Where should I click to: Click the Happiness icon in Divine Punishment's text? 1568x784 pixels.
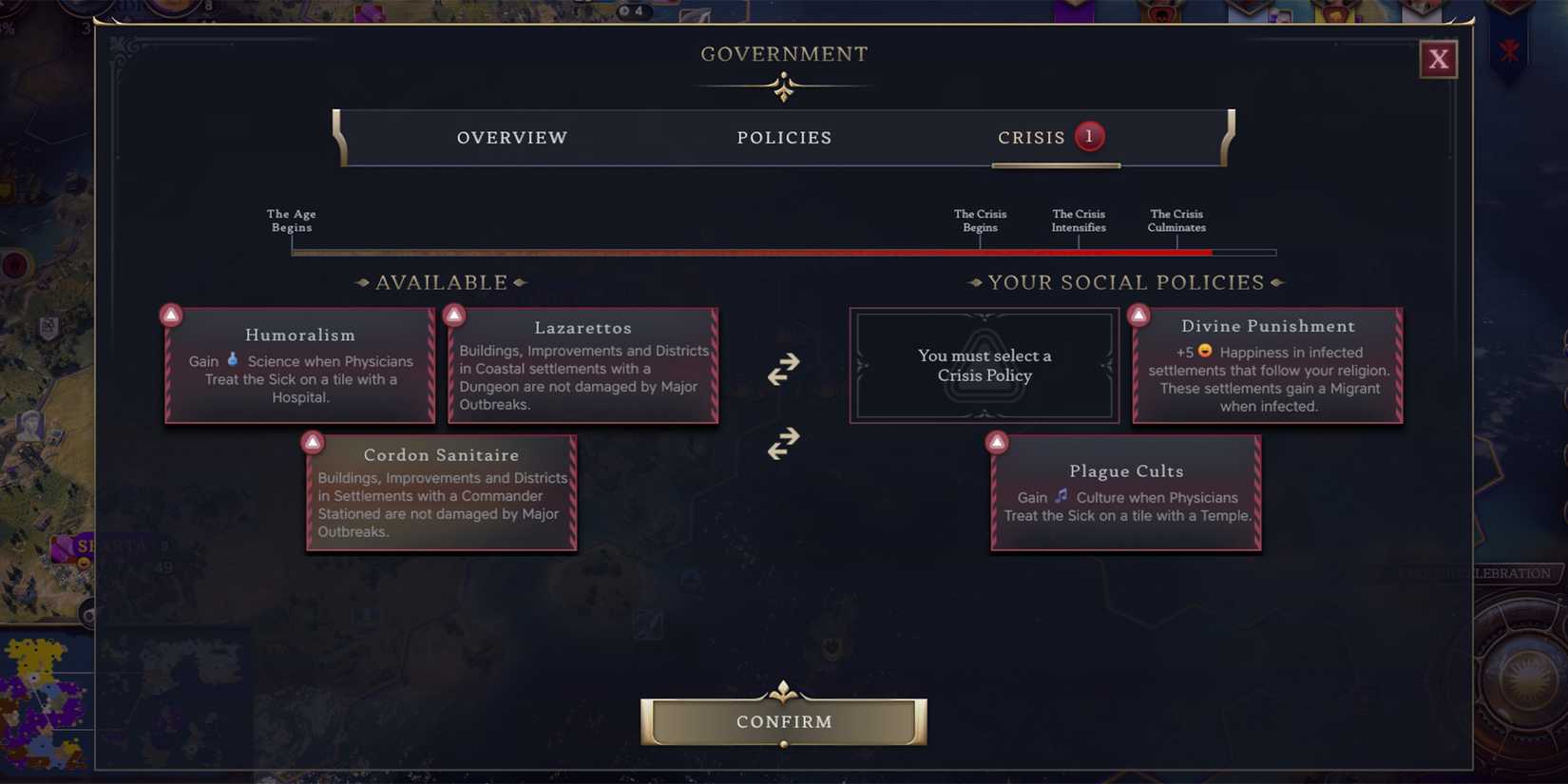click(1203, 353)
